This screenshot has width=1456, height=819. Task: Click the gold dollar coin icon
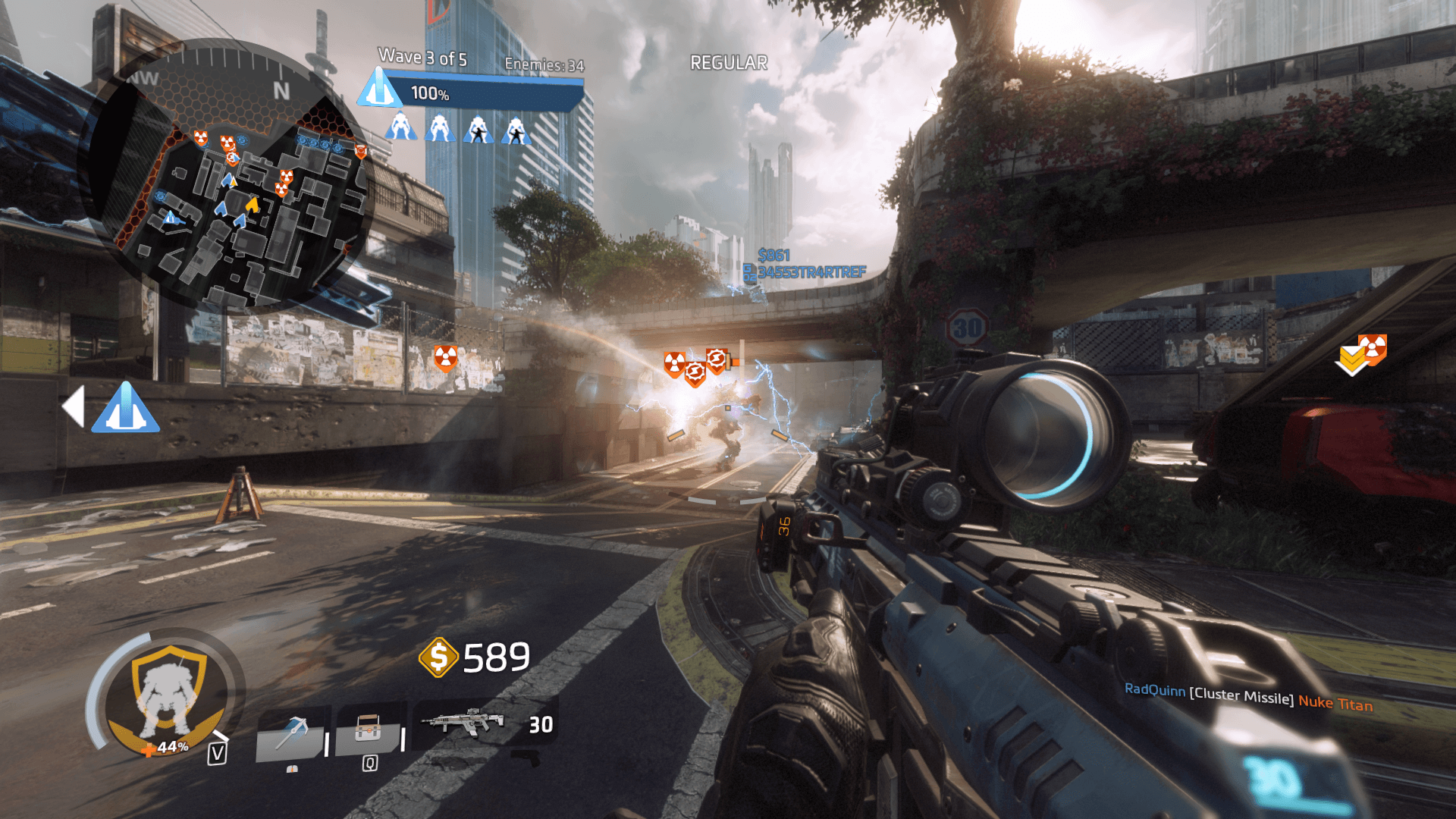pyautogui.click(x=438, y=657)
